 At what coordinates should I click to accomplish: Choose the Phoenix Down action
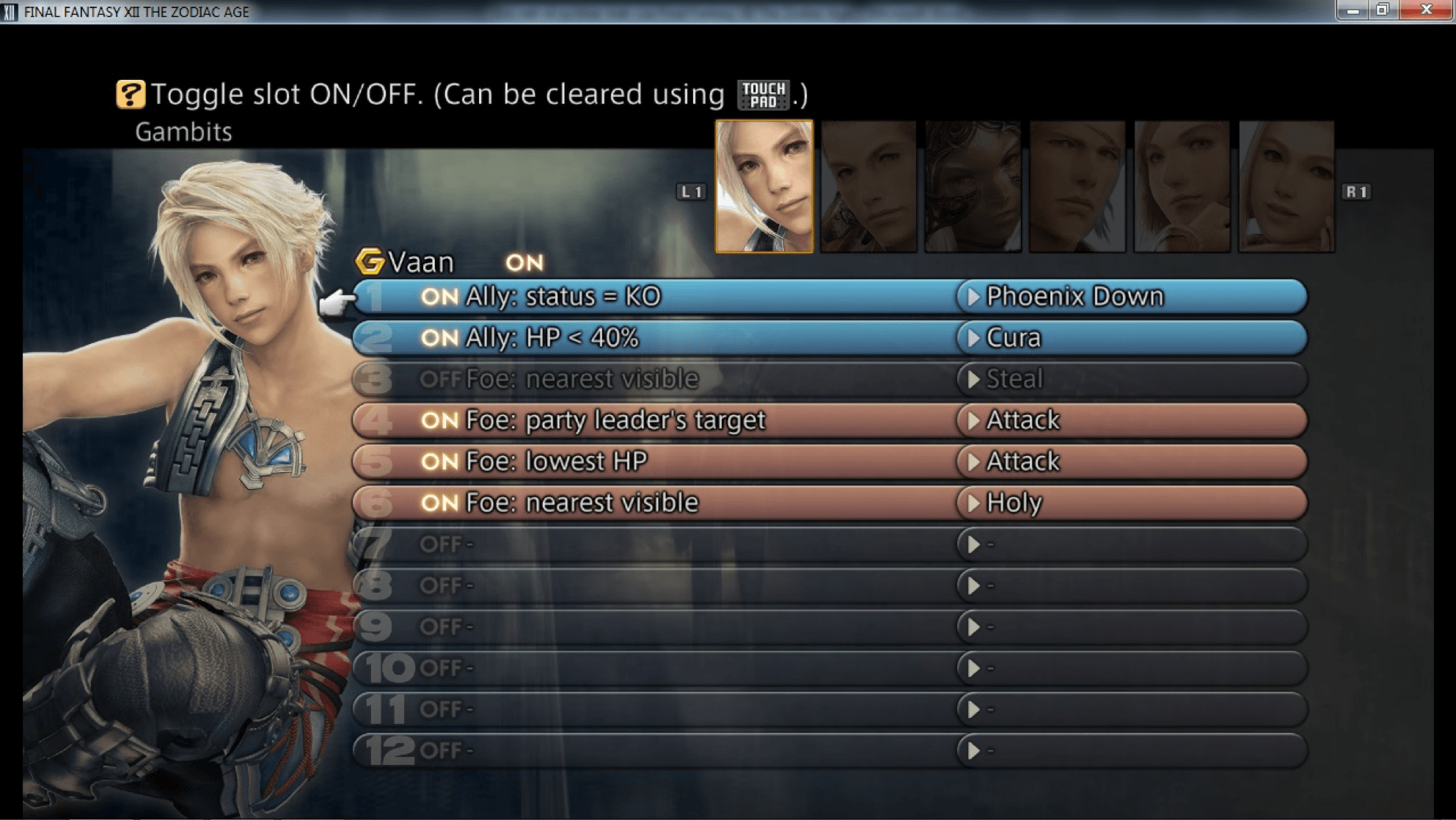1074,296
